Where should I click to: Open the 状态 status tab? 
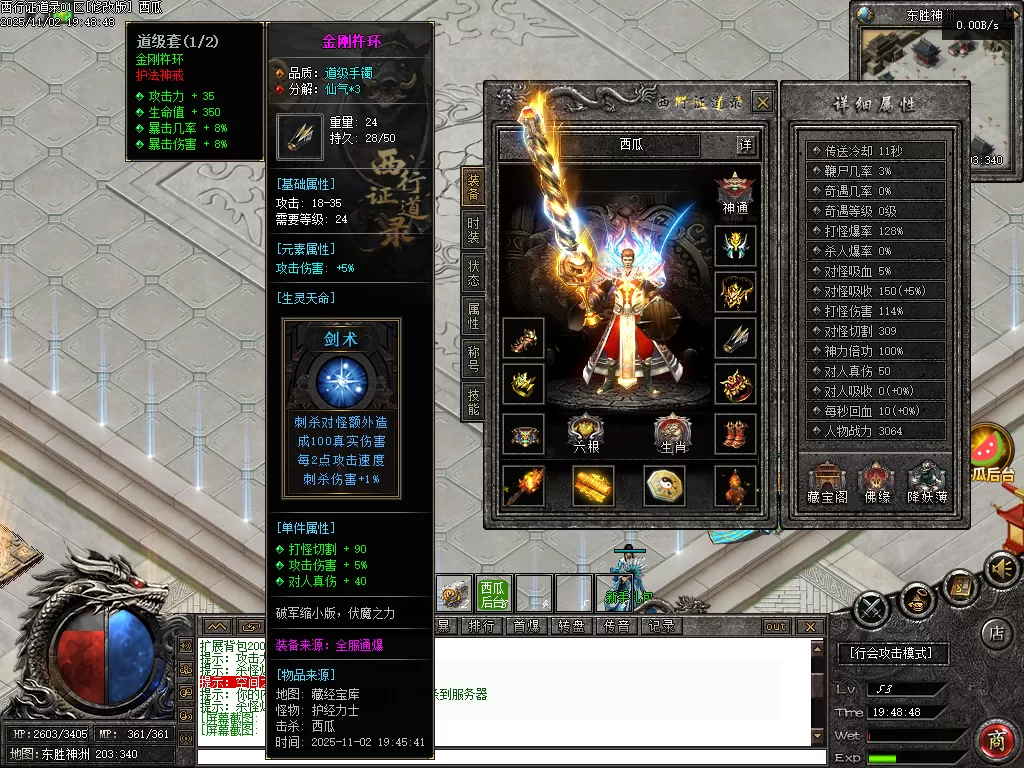click(x=474, y=273)
